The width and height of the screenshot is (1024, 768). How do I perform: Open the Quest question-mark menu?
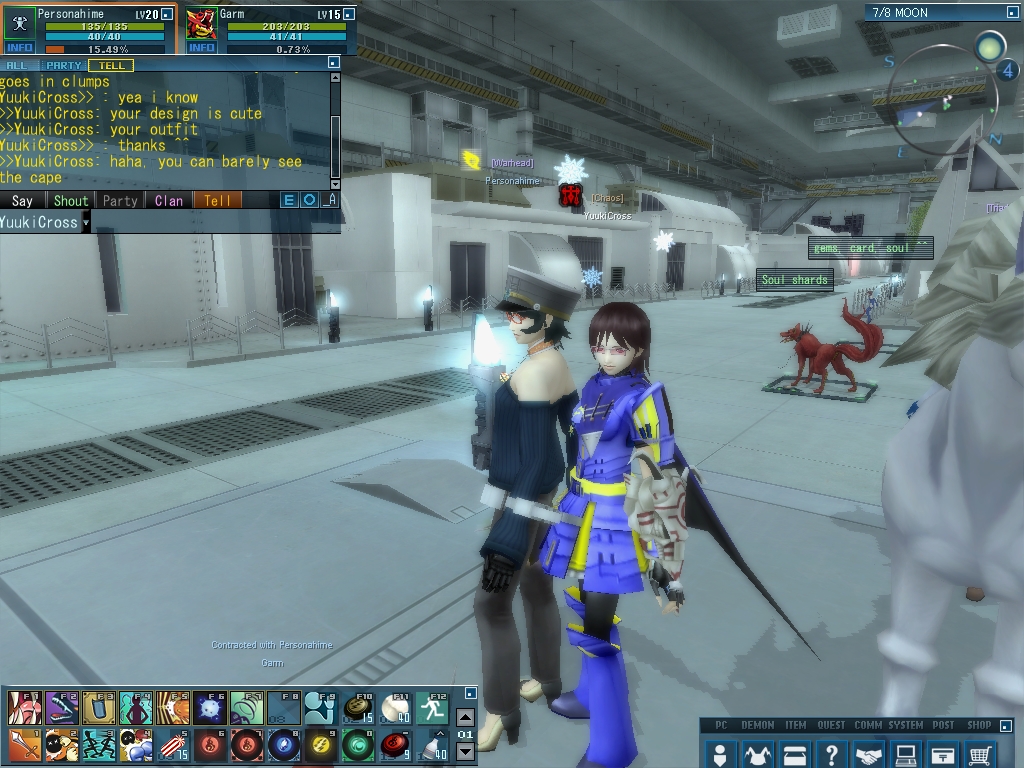832,753
